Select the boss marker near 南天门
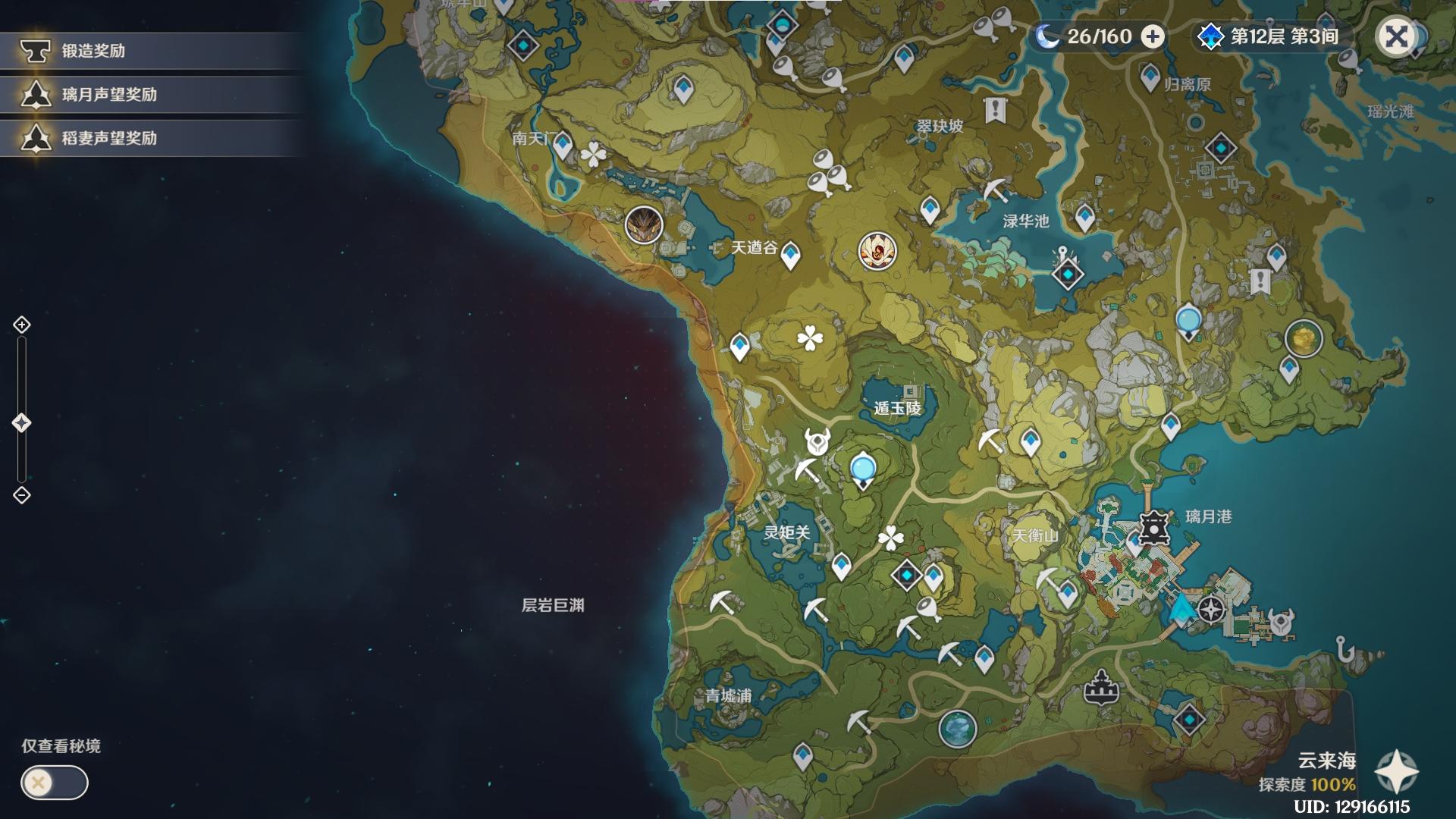Image resolution: width=1456 pixels, height=819 pixels. [644, 224]
